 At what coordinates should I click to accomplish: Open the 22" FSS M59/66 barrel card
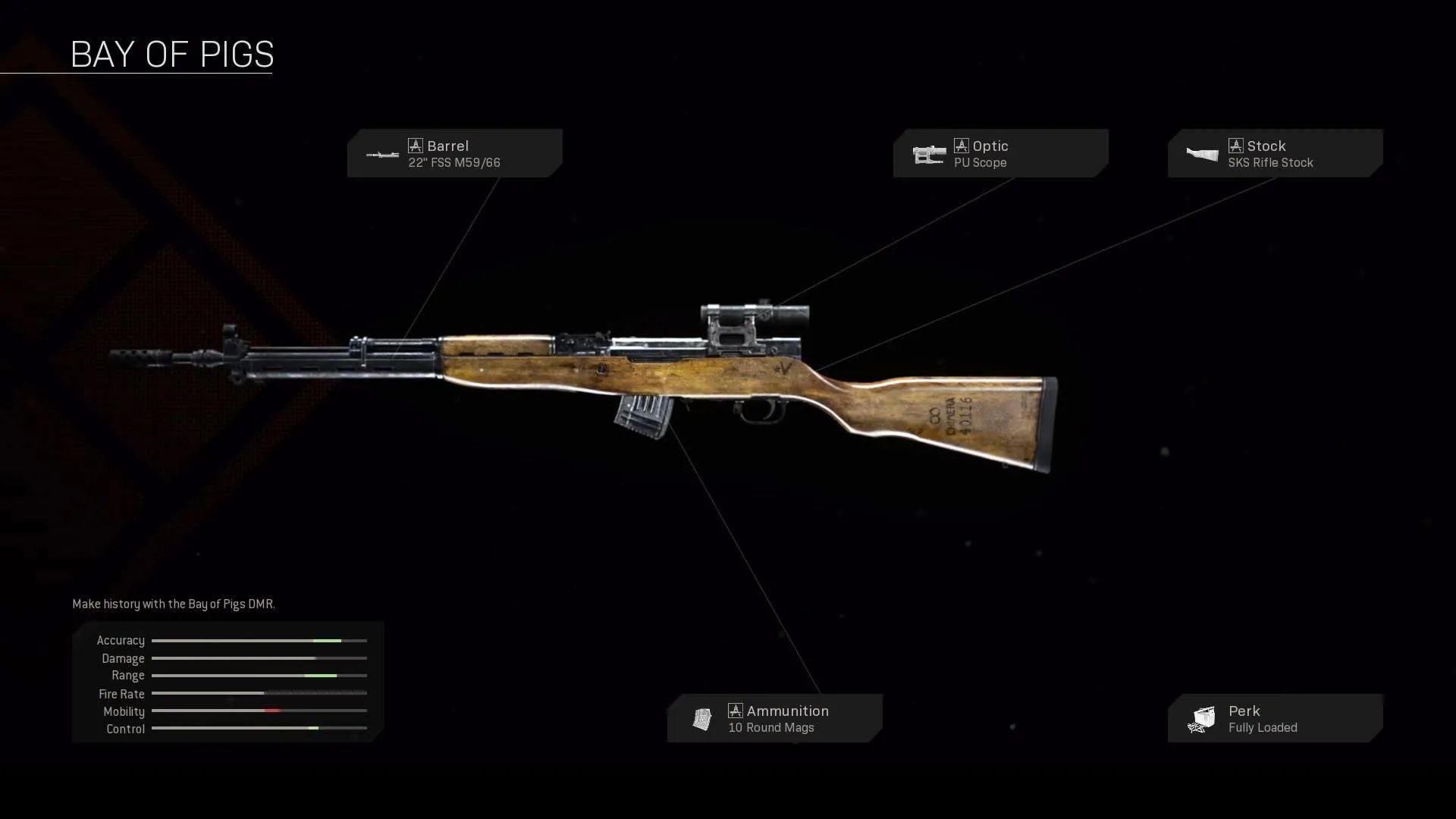pos(455,153)
